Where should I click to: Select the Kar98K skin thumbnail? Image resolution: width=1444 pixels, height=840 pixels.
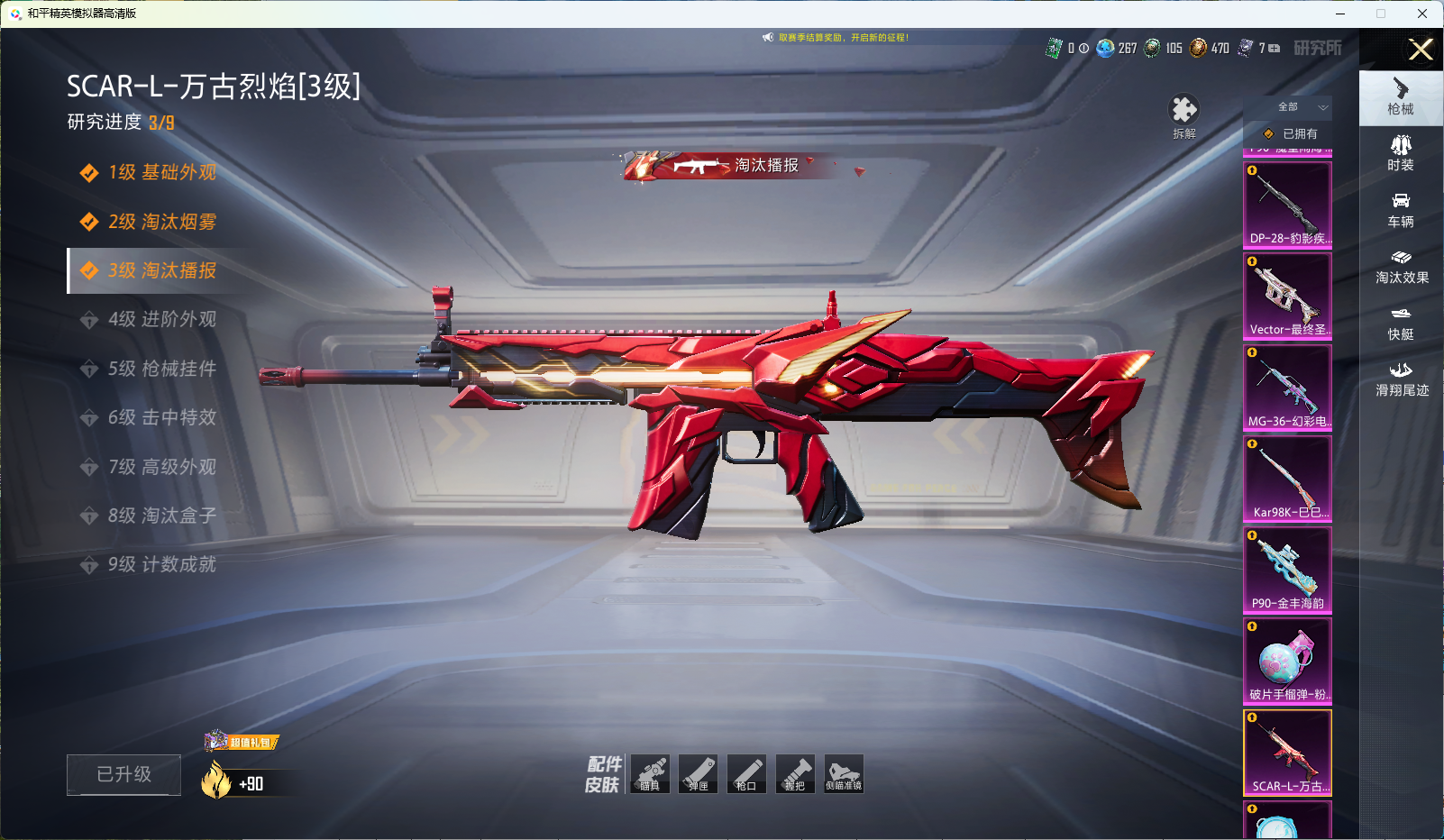pos(1287,478)
